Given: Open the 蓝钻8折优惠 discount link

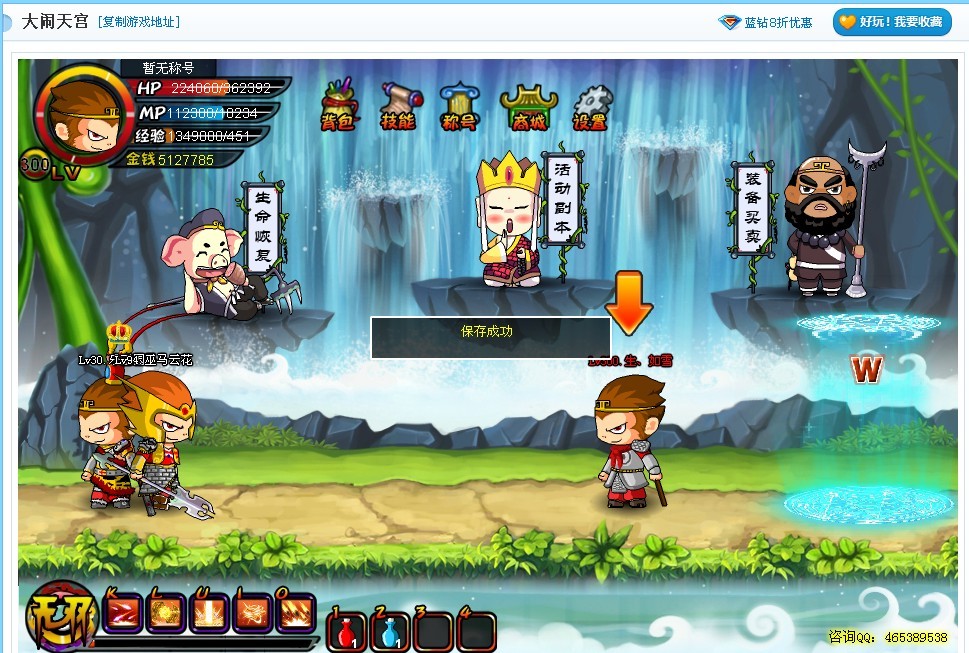Looking at the screenshot, I should click(x=767, y=22).
